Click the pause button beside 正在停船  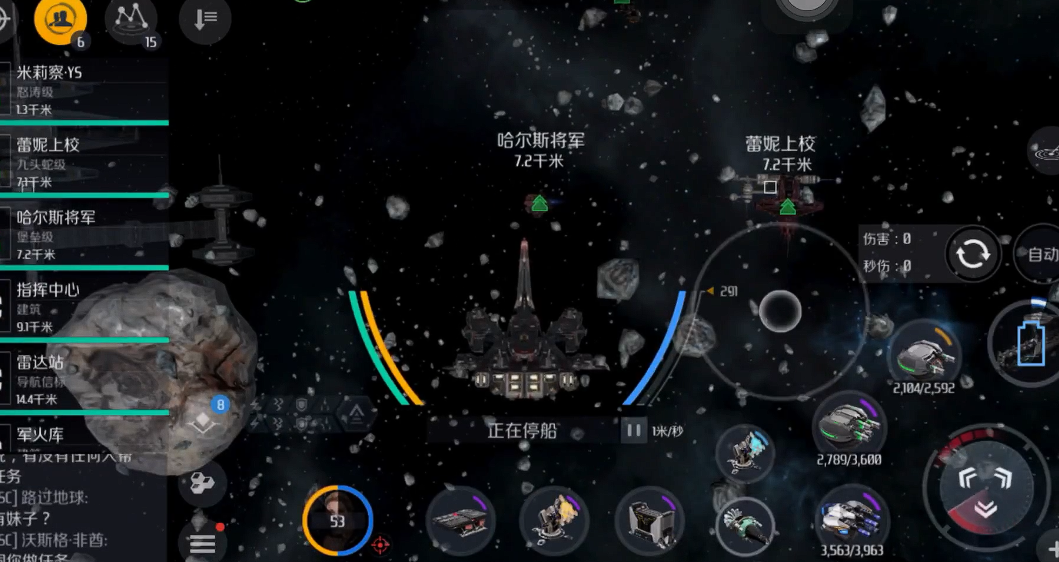point(634,431)
